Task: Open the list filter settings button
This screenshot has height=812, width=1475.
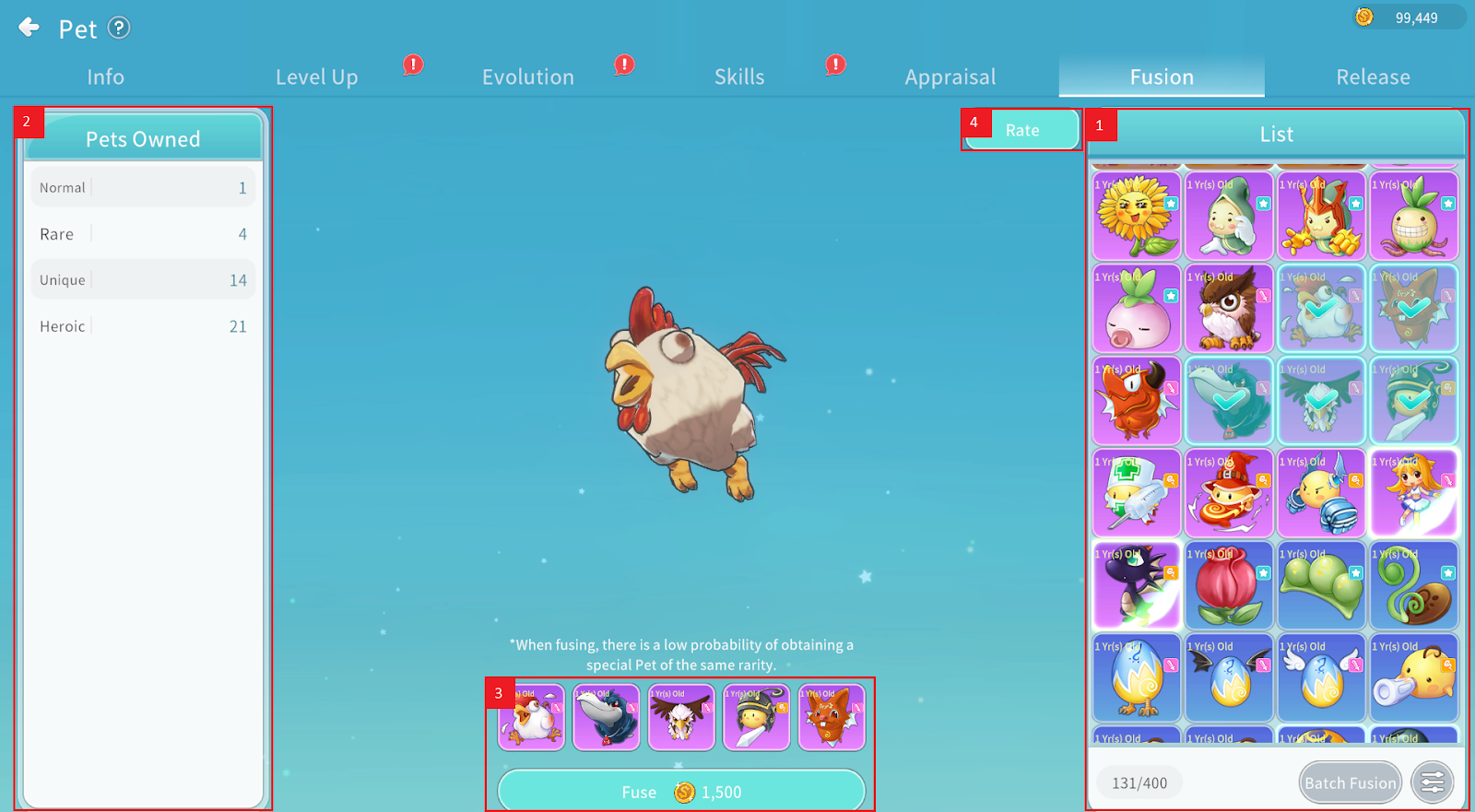Action: pos(1432,783)
